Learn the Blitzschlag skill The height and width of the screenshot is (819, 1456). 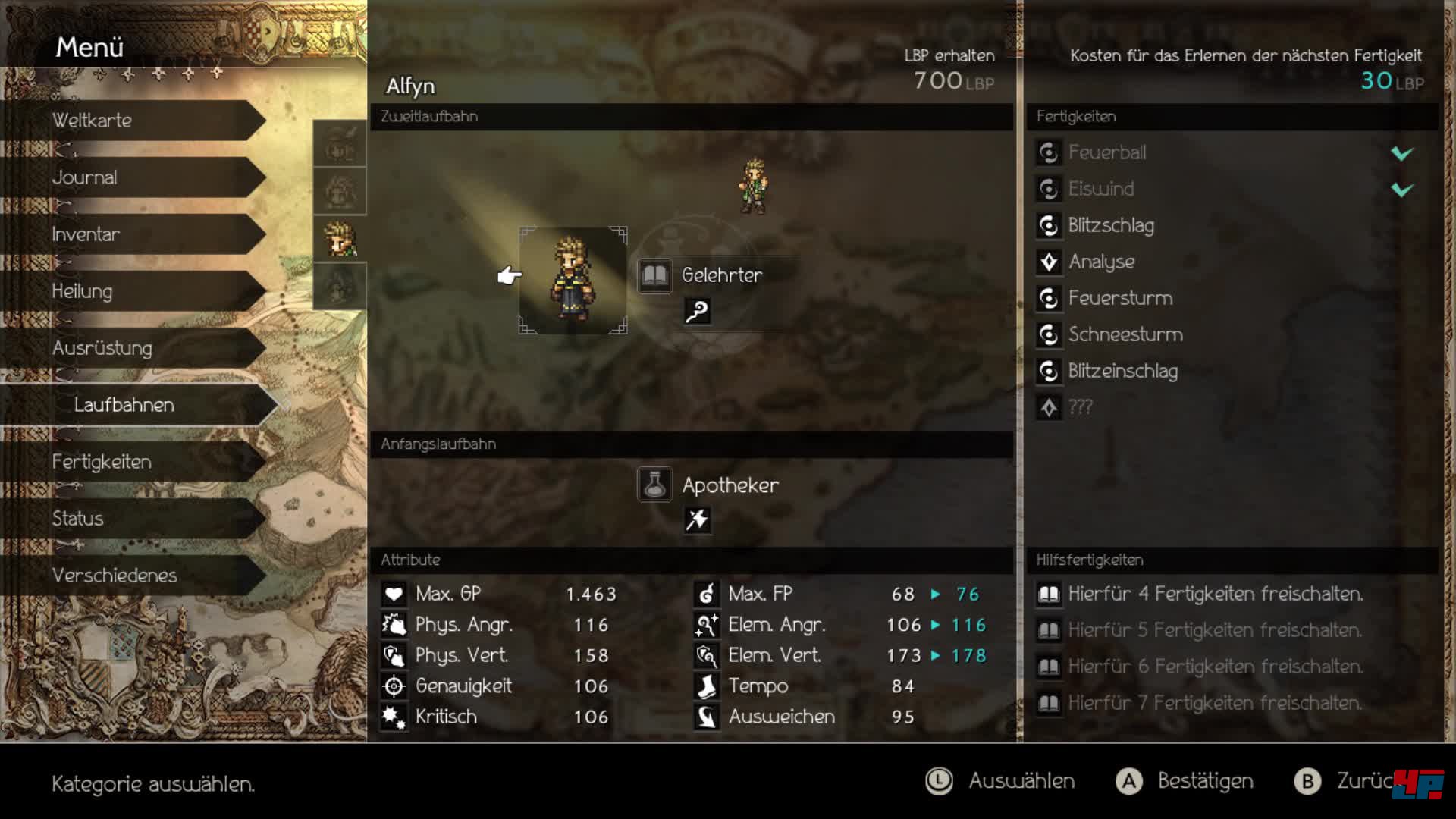click(1111, 225)
